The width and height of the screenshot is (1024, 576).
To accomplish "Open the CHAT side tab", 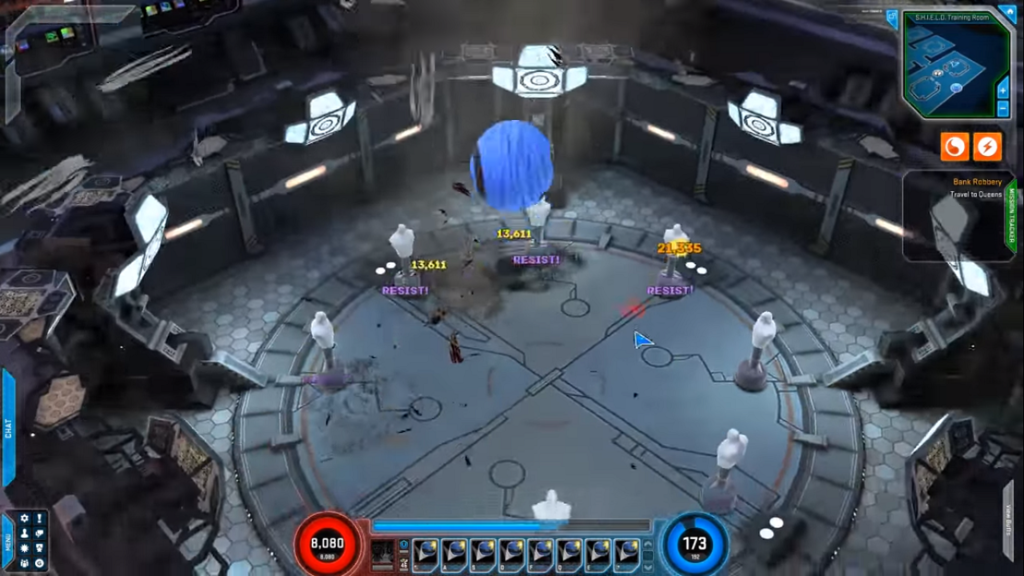I will click(9, 428).
